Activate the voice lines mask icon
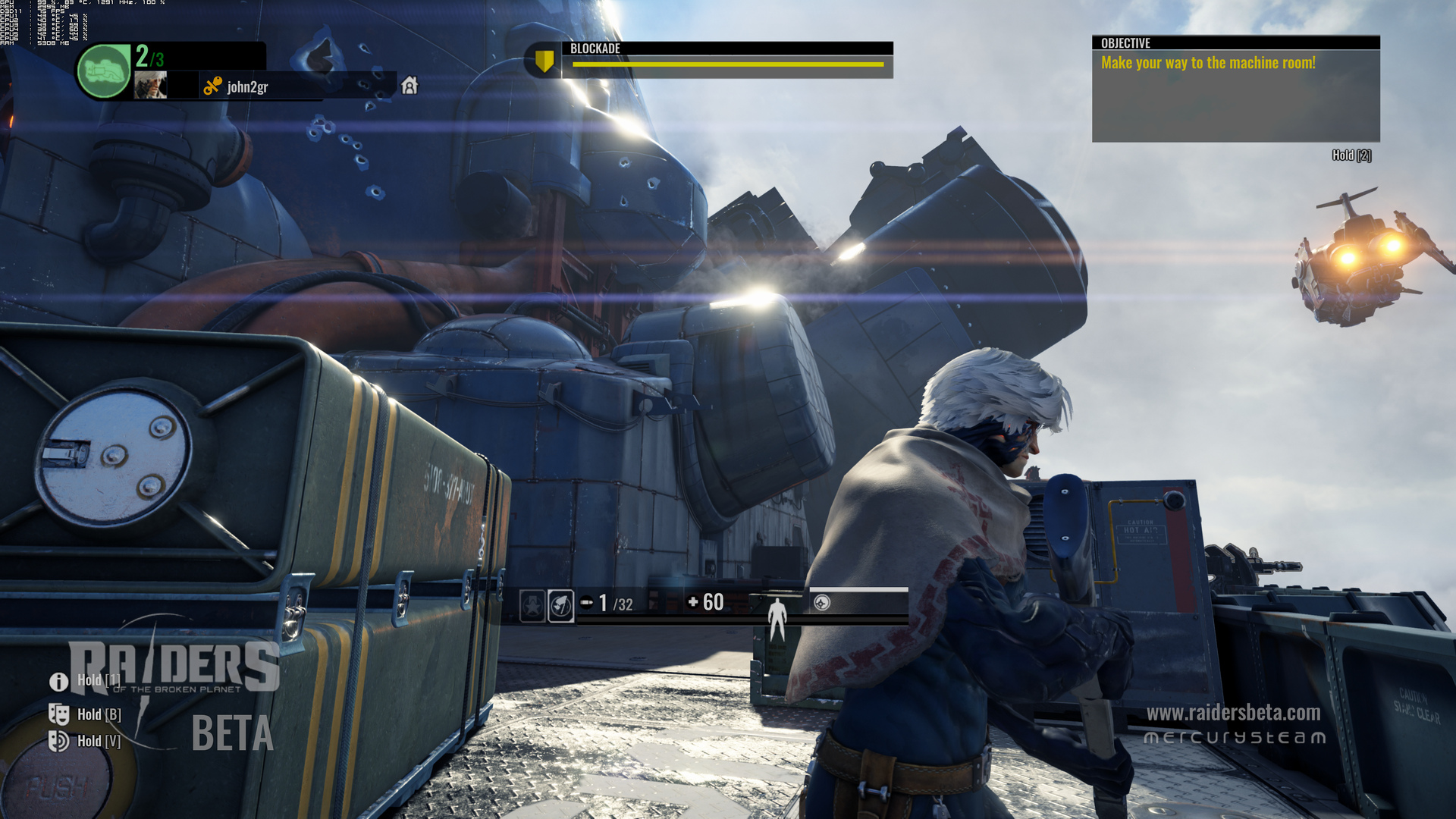Screen dimensions: 1456x819 point(58,741)
